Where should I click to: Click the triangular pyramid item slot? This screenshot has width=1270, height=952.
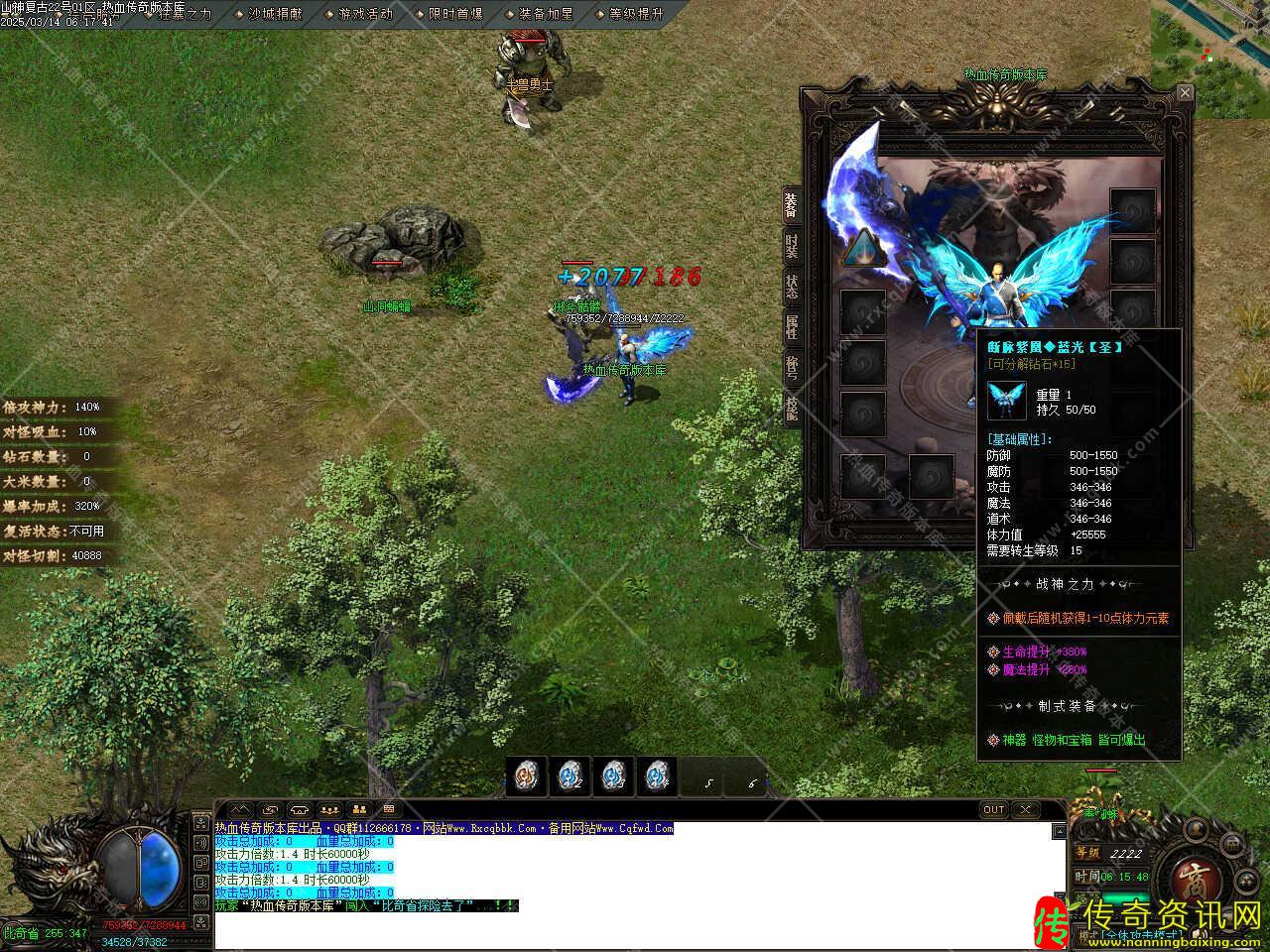(x=862, y=247)
